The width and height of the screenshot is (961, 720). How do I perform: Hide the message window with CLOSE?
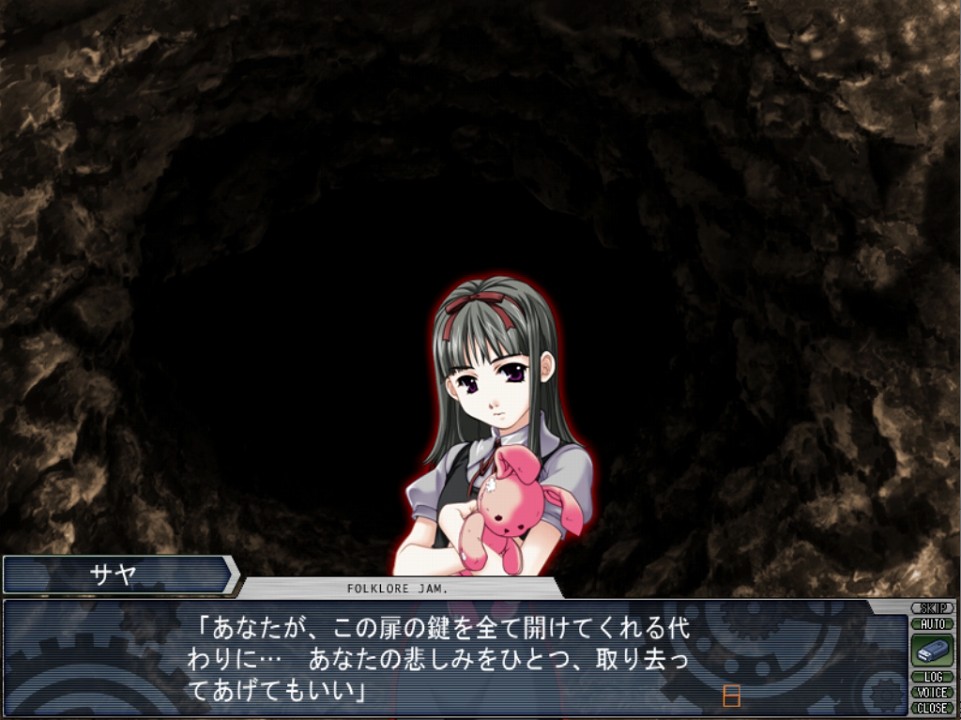(932, 707)
